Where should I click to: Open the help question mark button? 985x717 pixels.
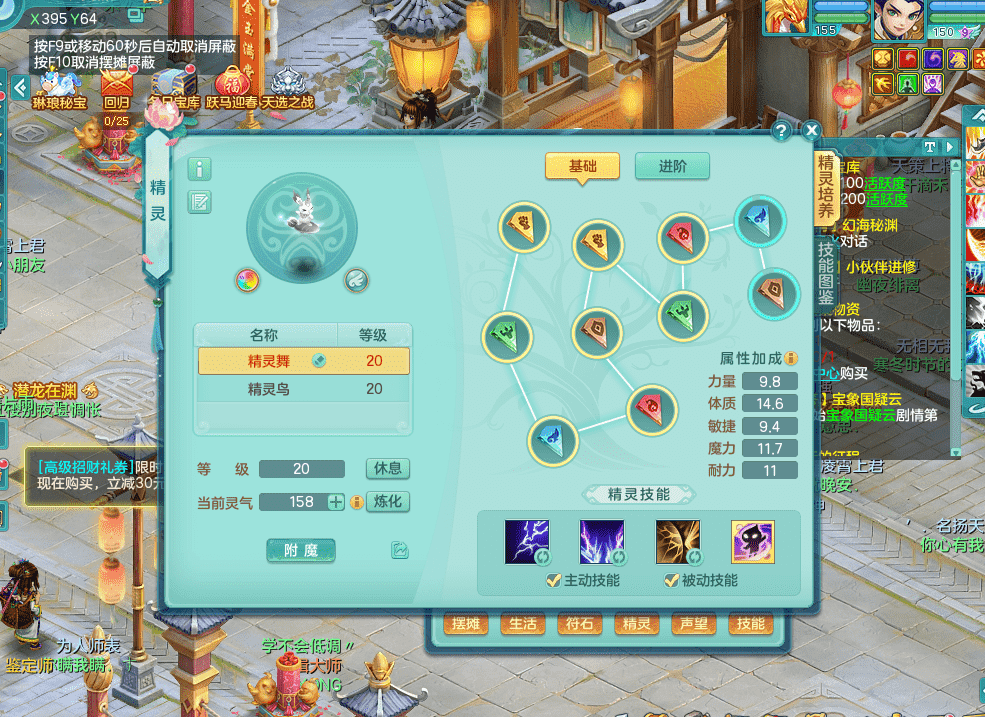click(782, 130)
